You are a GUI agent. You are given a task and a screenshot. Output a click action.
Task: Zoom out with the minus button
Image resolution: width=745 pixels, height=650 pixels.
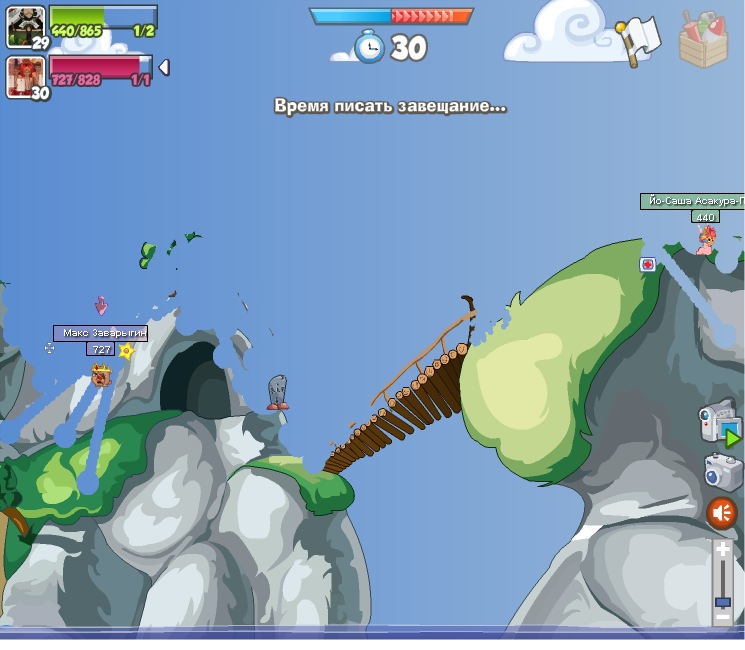point(723,619)
